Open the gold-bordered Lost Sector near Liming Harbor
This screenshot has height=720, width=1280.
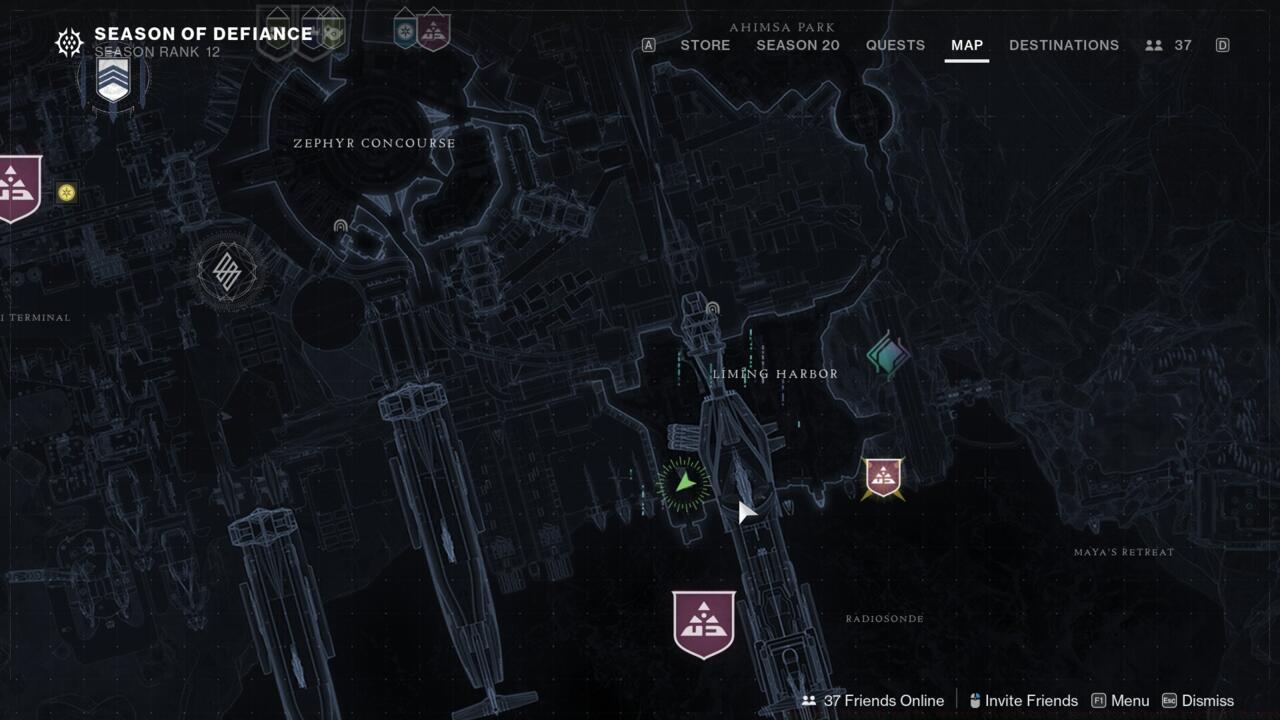pos(884,476)
